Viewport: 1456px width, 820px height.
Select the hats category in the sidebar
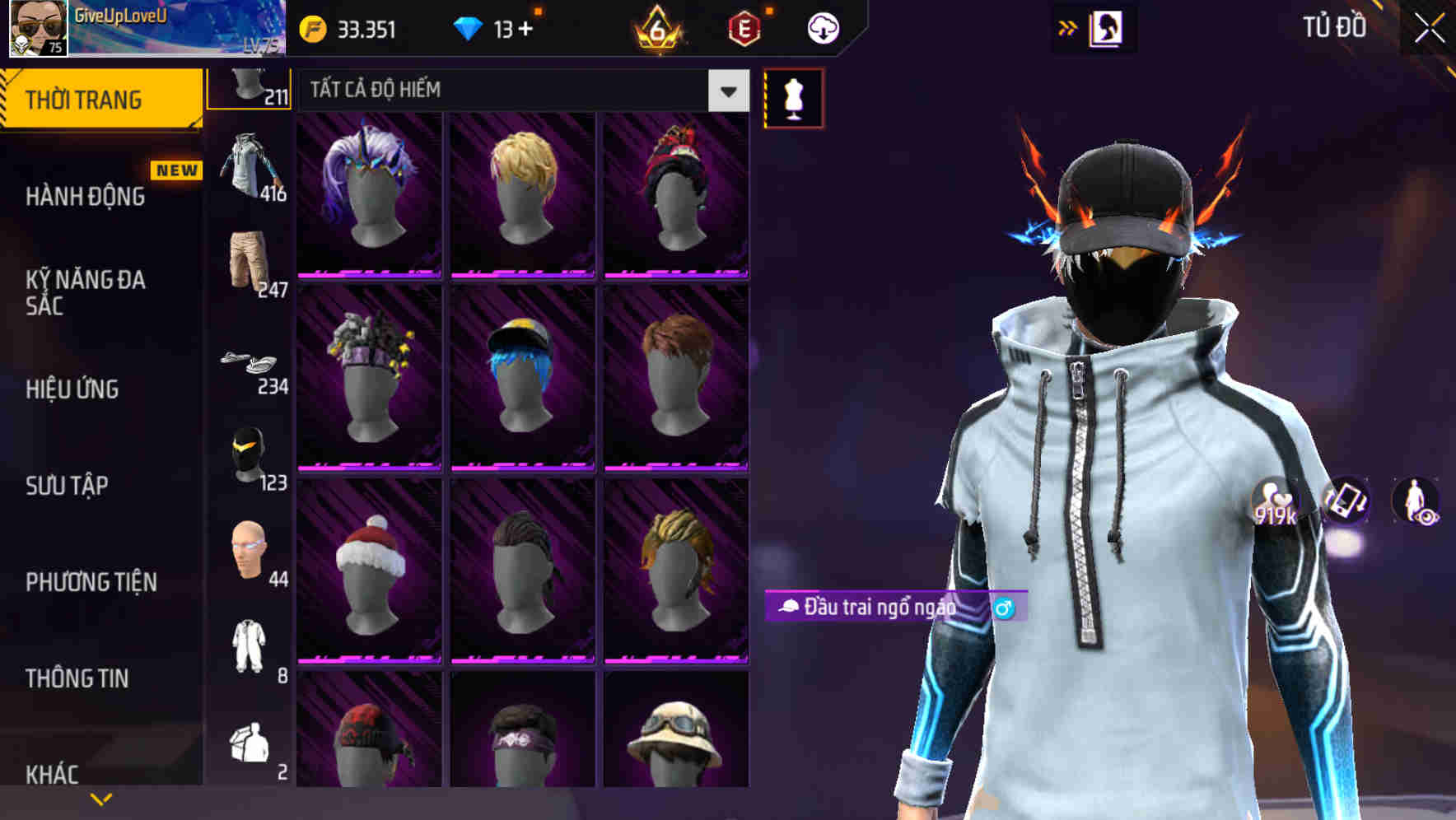click(251, 86)
